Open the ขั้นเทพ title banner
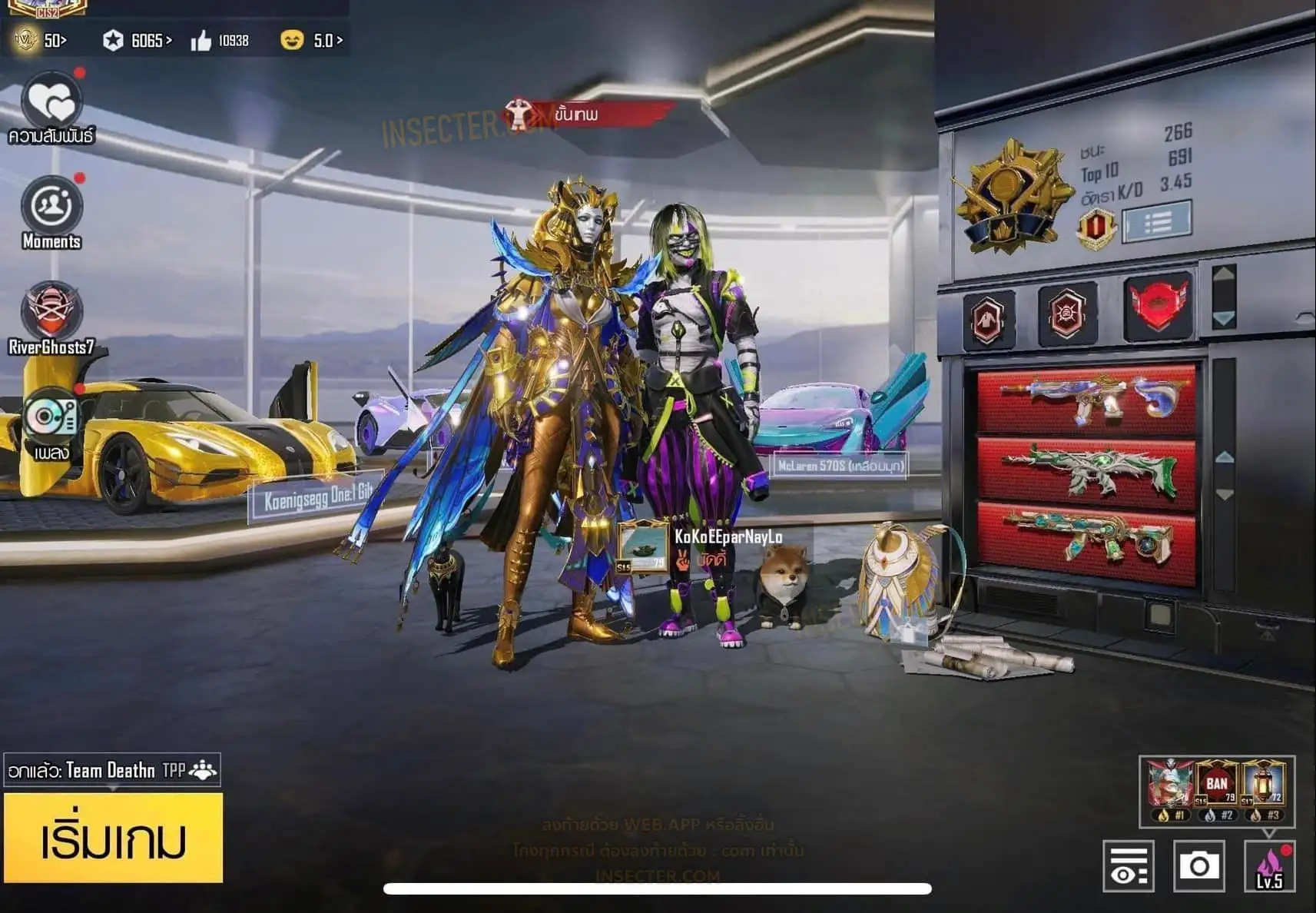The height and width of the screenshot is (913, 1316). click(x=588, y=115)
